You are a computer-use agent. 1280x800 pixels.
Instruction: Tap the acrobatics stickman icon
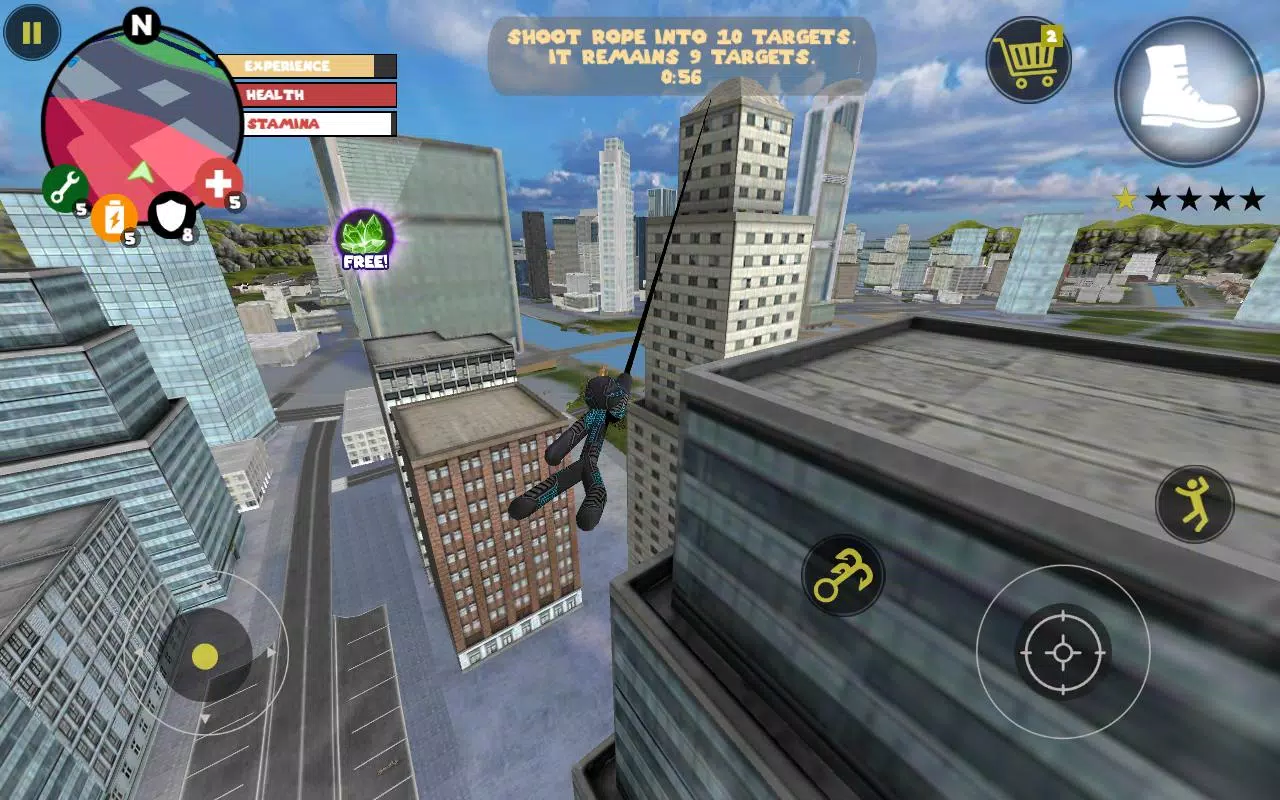[1193, 503]
